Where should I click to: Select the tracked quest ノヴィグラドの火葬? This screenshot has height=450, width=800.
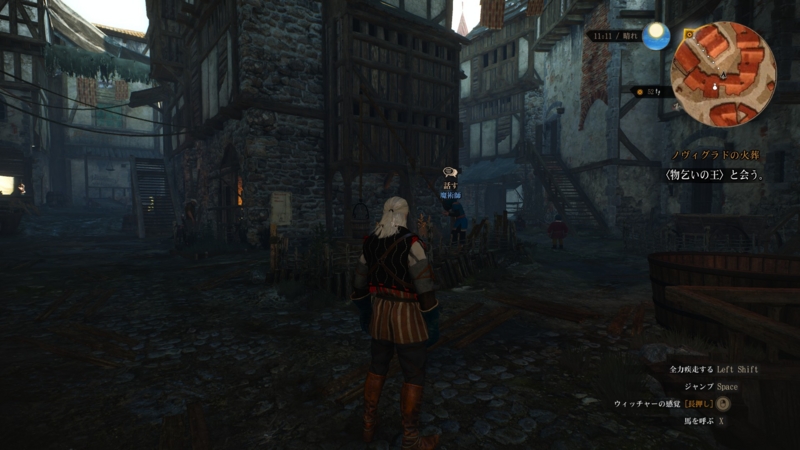point(717,156)
